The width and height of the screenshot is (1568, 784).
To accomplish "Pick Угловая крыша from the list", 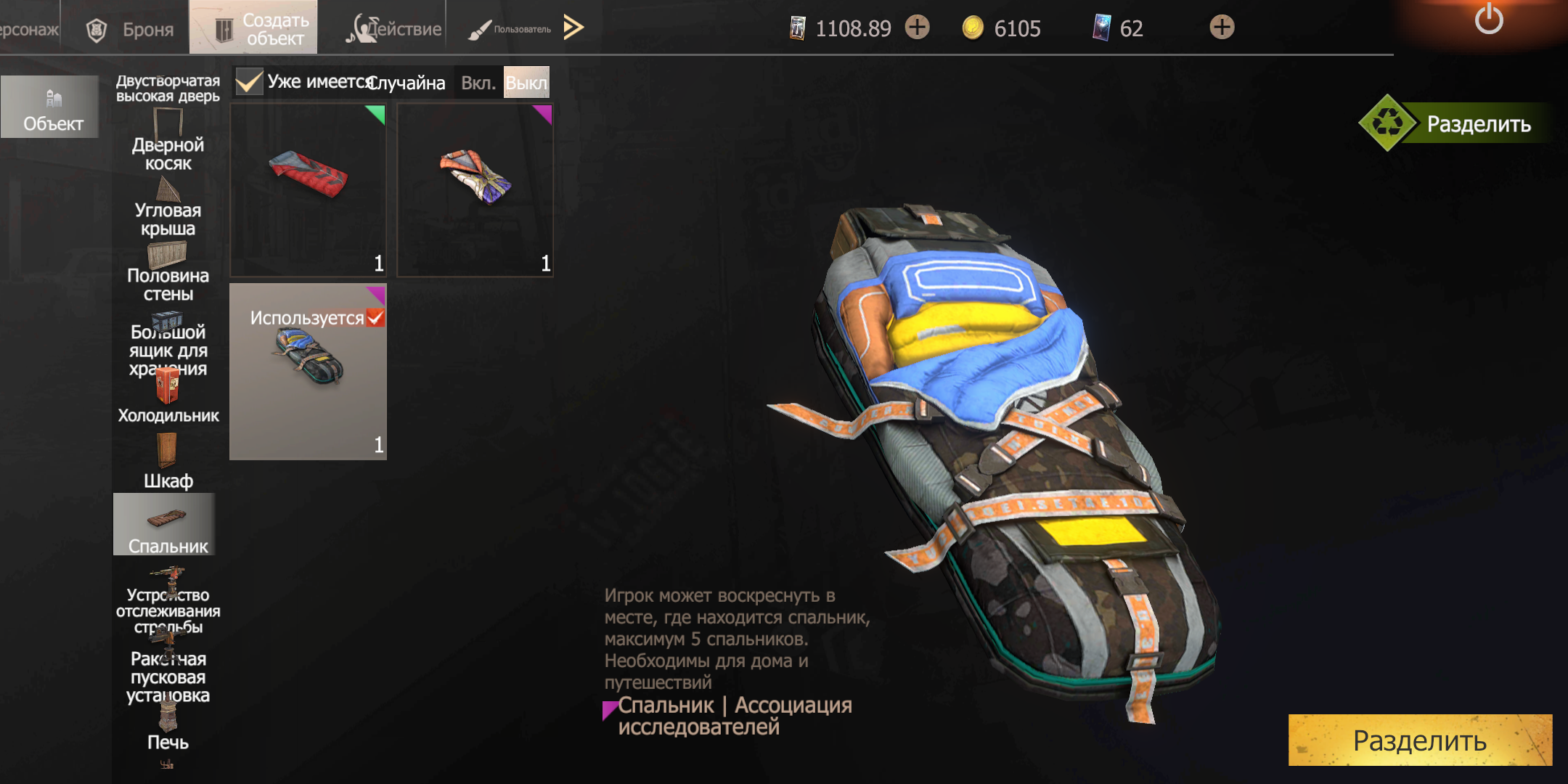I will click(168, 209).
